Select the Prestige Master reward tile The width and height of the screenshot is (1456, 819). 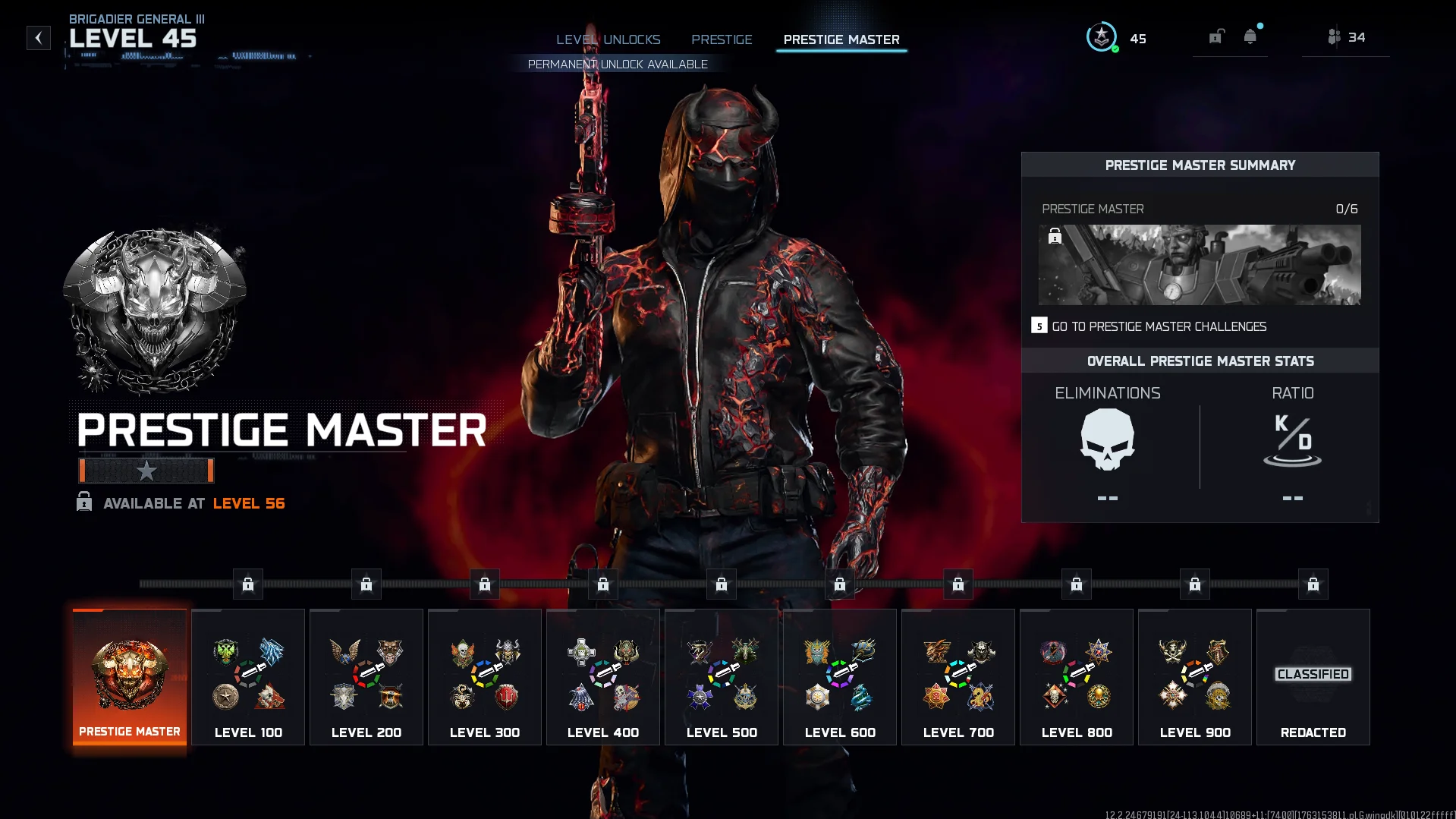pyautogui.click(x=130, y=677)
